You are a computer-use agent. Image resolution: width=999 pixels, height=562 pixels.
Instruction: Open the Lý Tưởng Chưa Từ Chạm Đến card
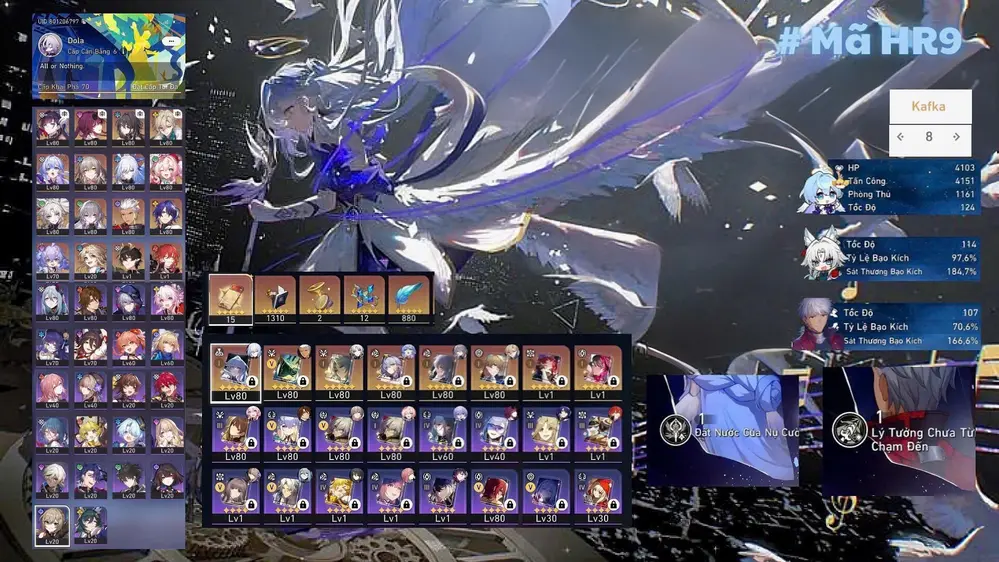pyautogui.click(x=898, y=430)
